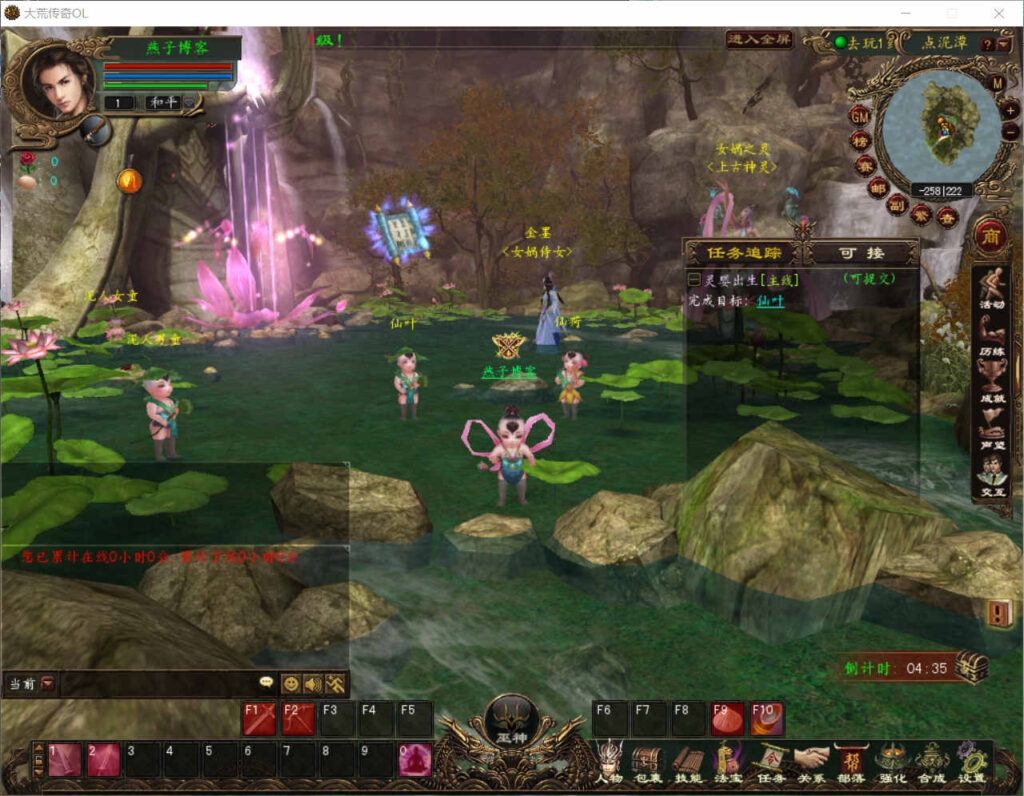This screenshot has width=1024, height=796.
Task: Open the 商 shop button
Action: click(x=991, y=236)
